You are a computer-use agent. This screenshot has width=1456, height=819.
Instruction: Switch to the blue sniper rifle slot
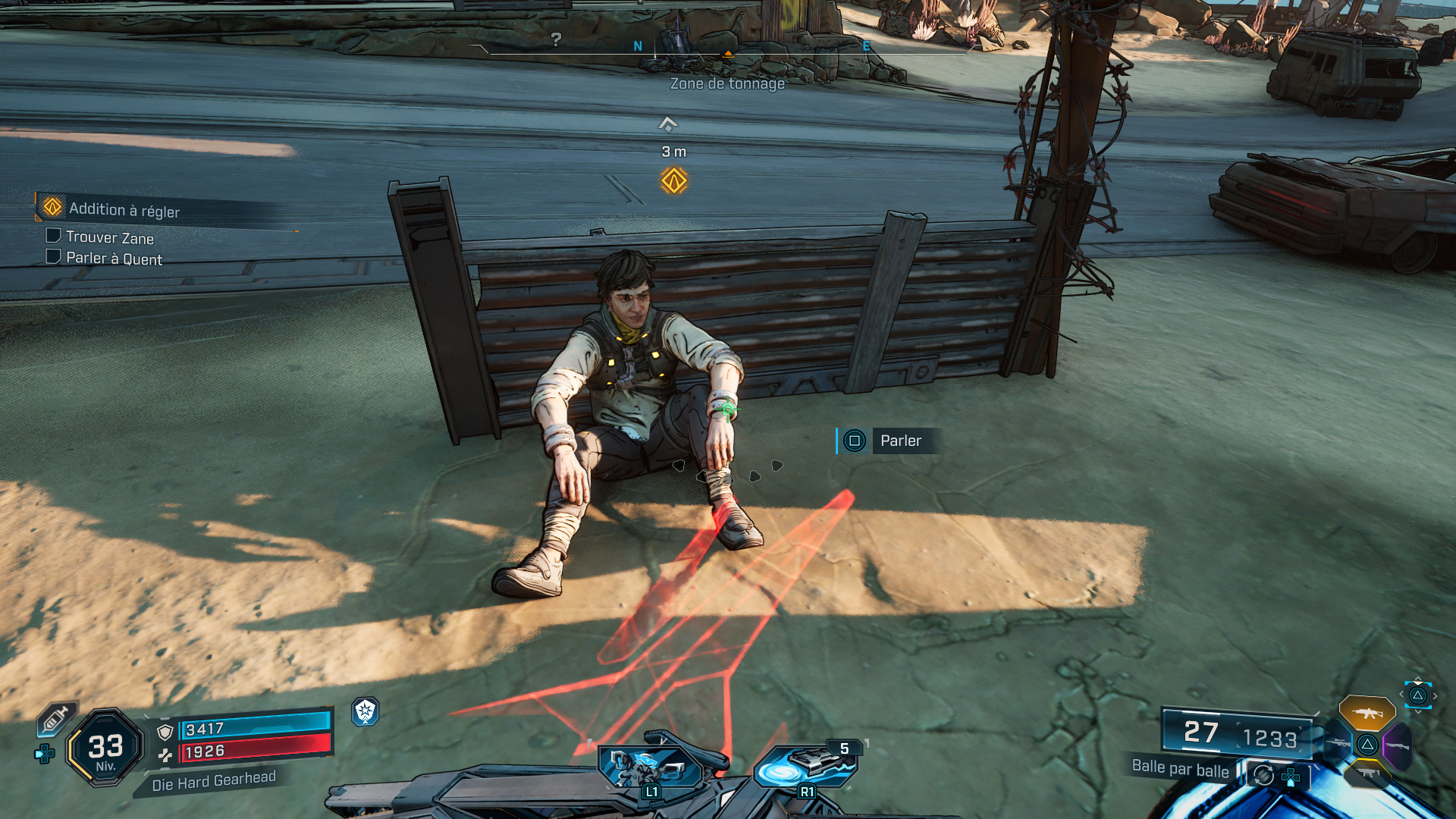coord(1338,743)
